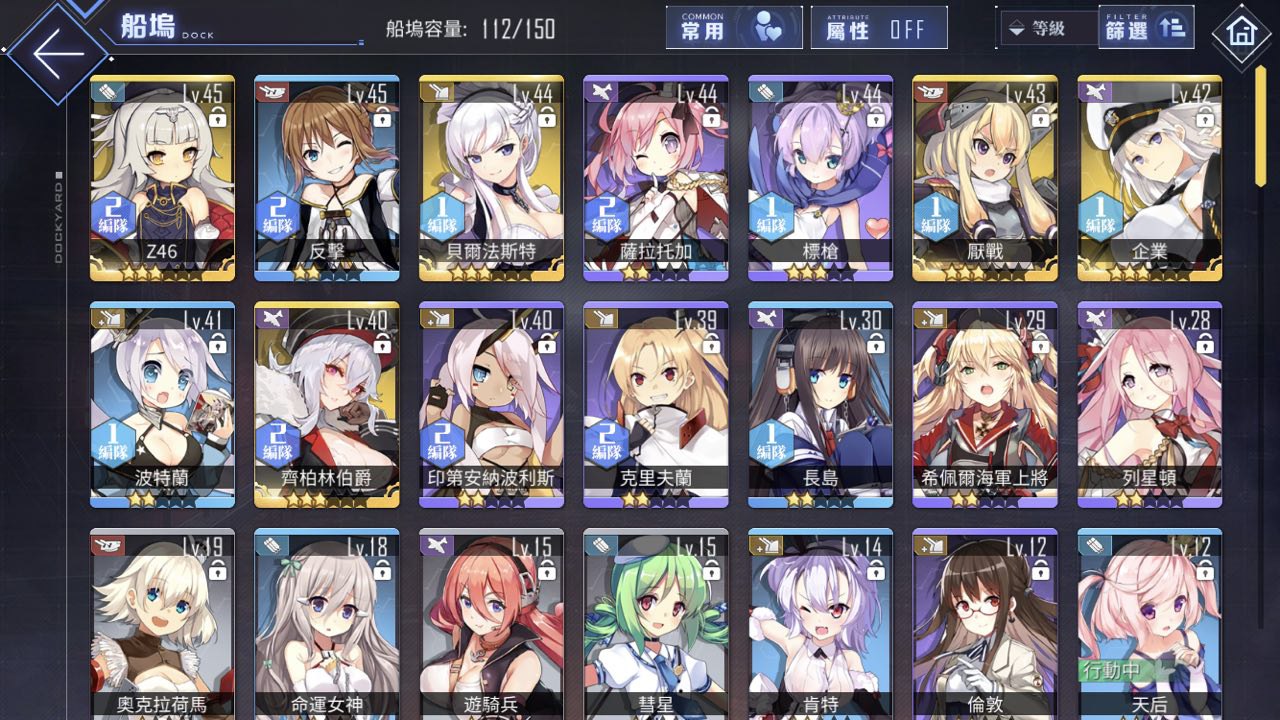This screenshot has width=1280, height=720.
Task: Go back using the arrow button
Action: click(x=58, y=53)
